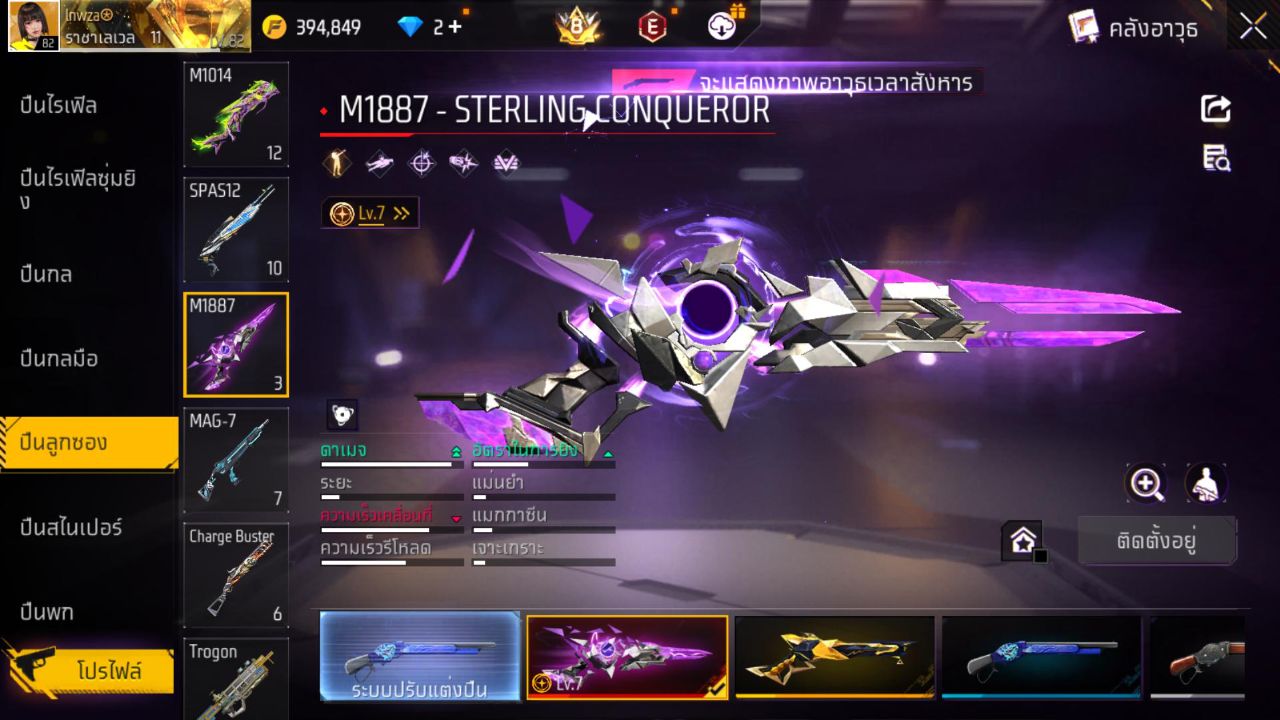The image size is (1280, 720).
Task: Open the ปืนพก pistol category
Action: [47, 611]
